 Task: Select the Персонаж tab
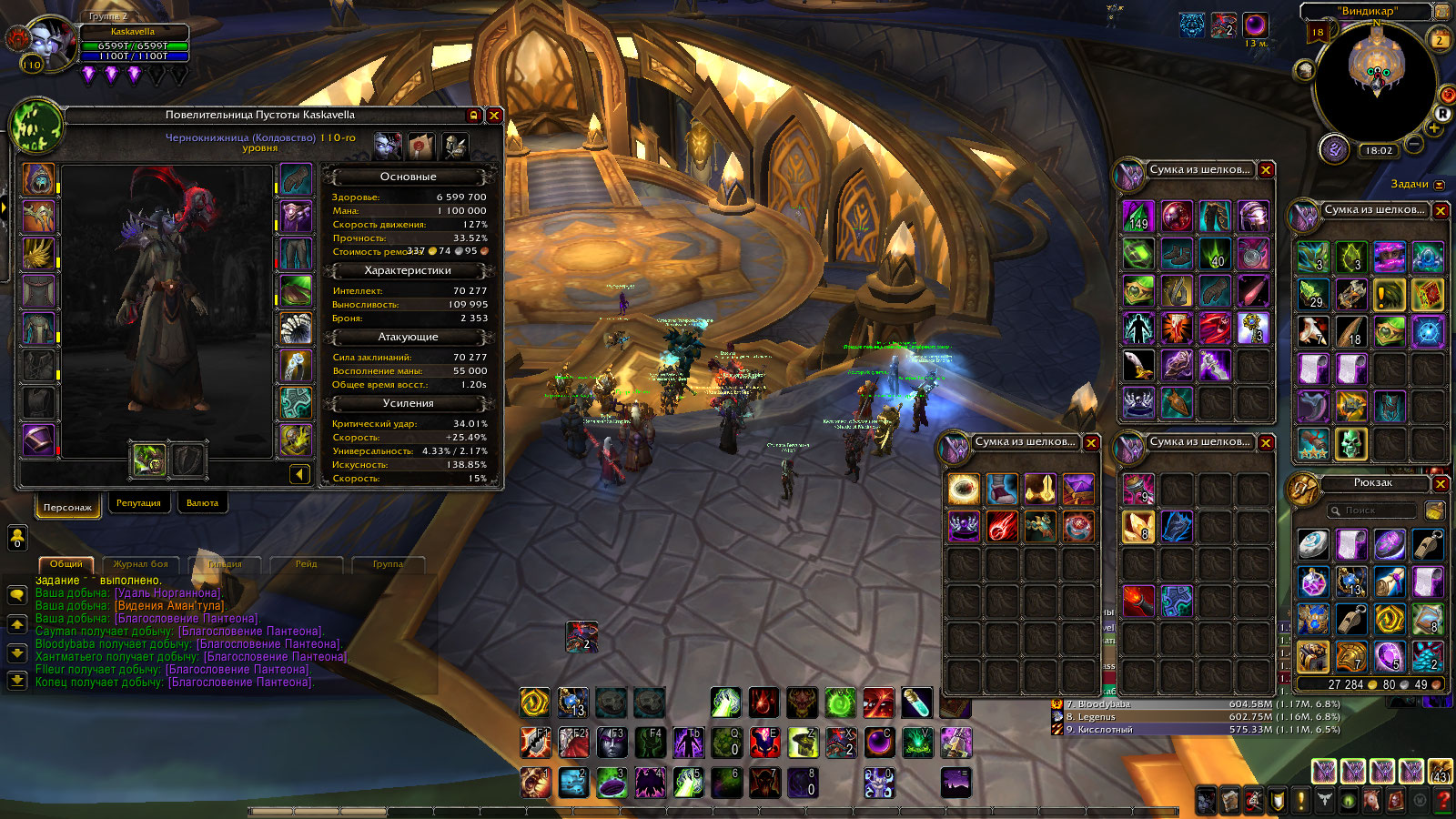coord(67,507)
